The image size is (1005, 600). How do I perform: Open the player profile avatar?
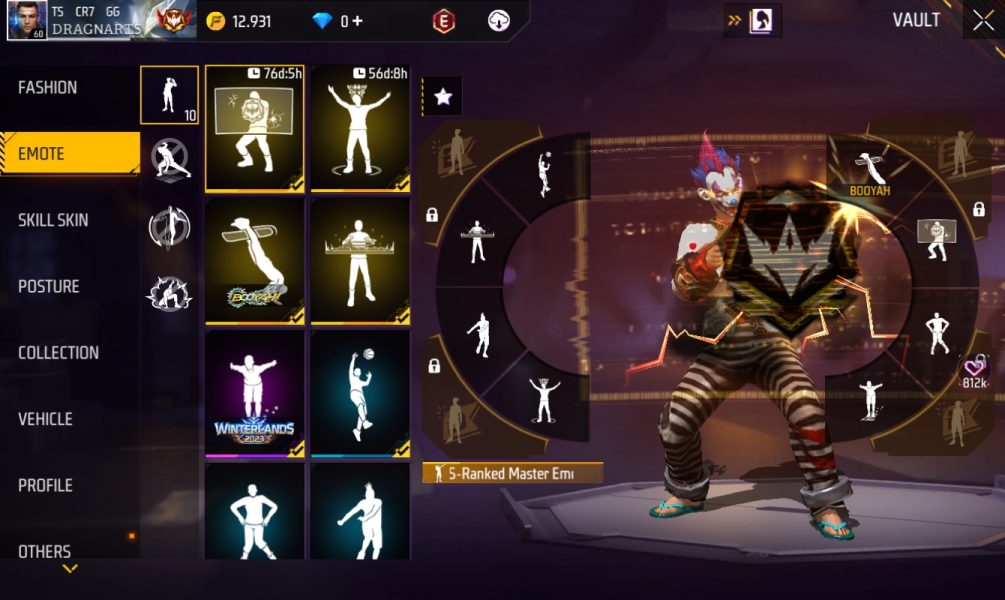coord(27,20)
